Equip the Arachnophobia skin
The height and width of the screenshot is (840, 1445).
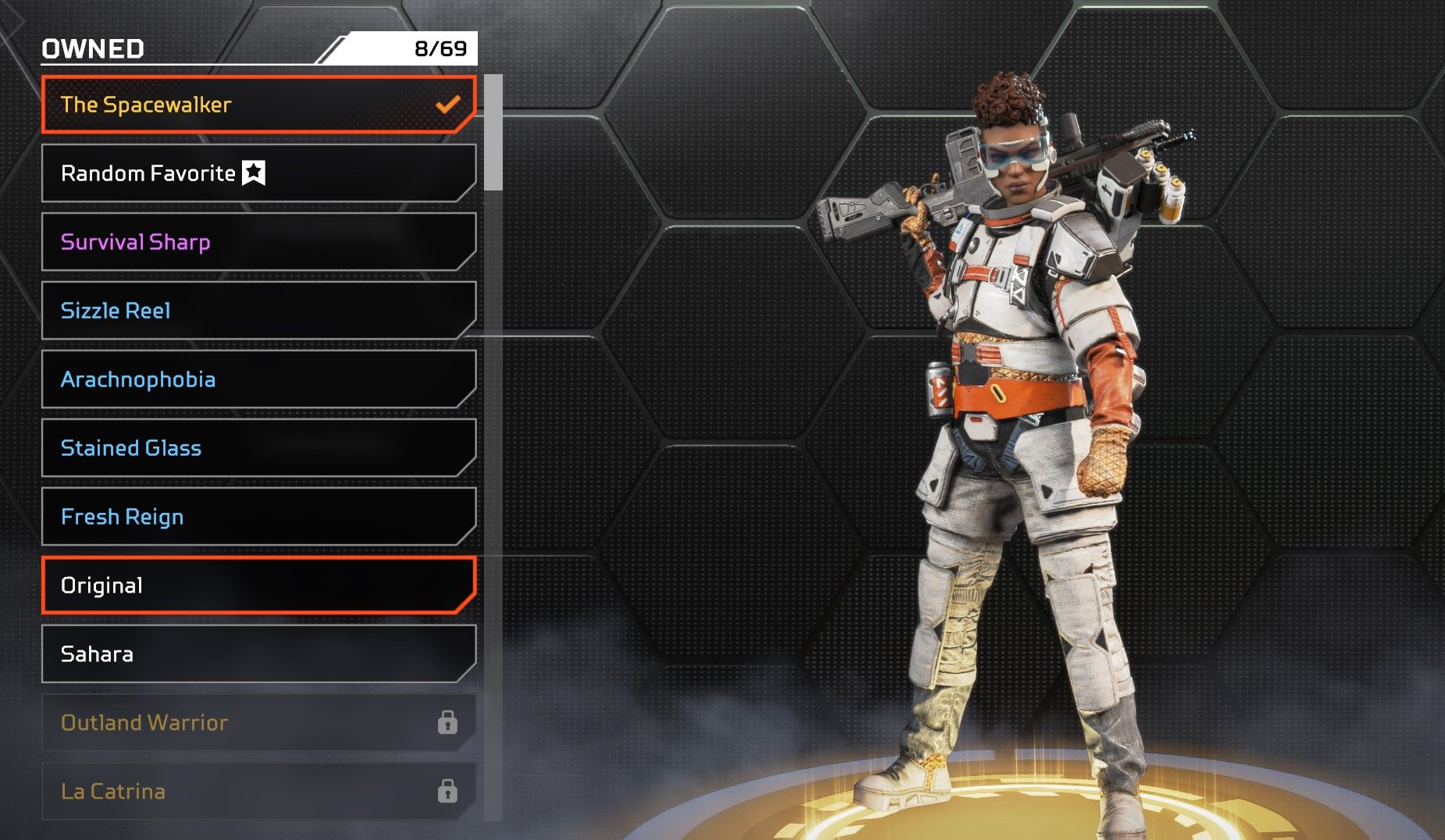[x=258, y=379]
